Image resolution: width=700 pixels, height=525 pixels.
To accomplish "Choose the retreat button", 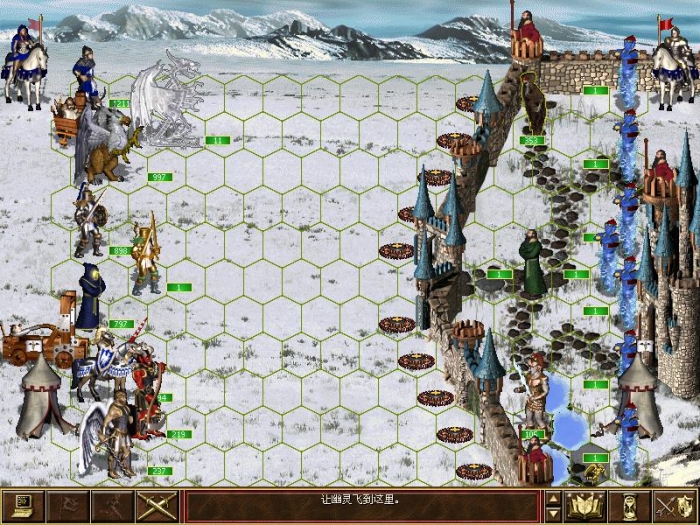I will pyautogui.click(x=112, y=505).
